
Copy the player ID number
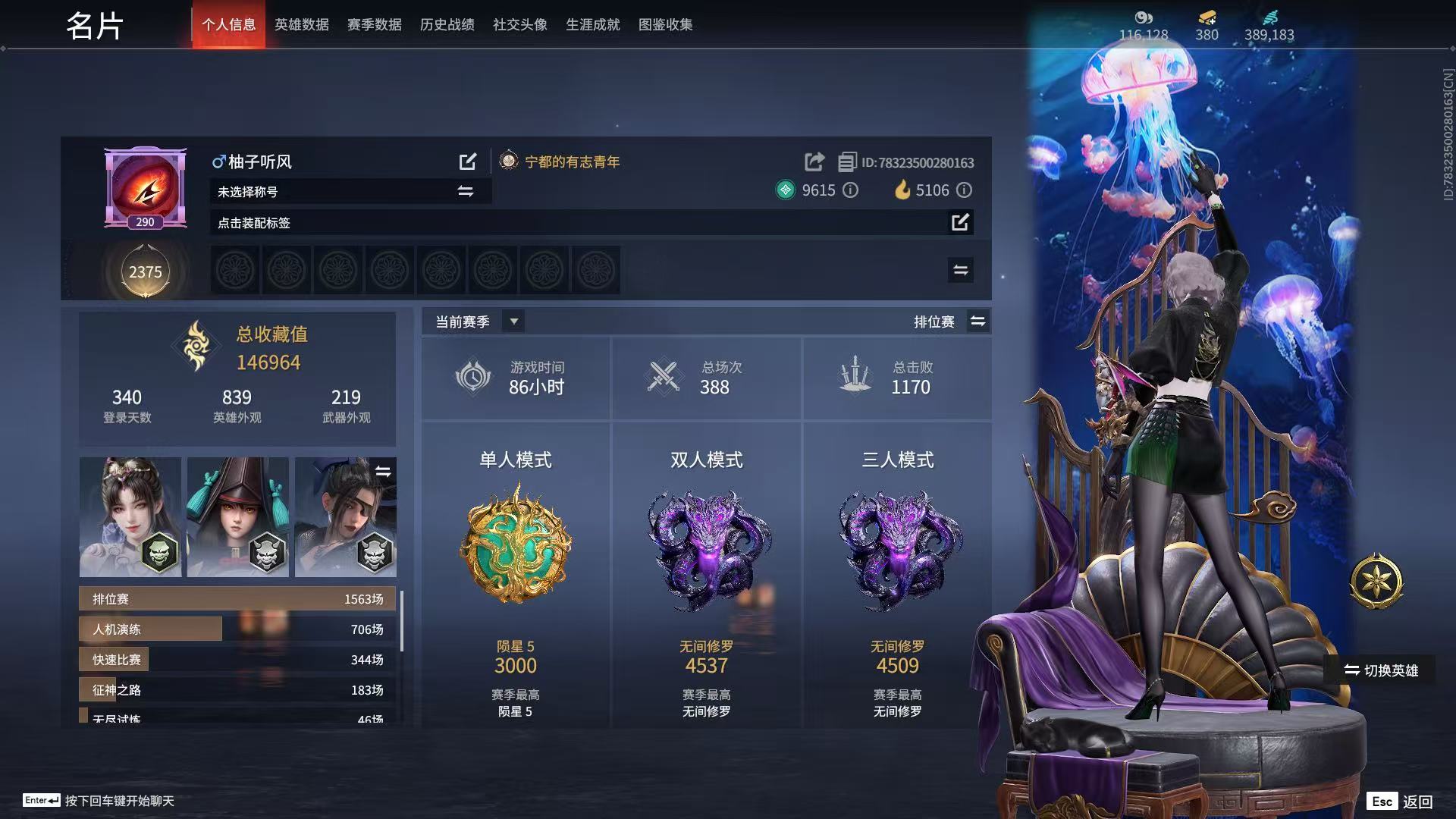tap(847, 162)
